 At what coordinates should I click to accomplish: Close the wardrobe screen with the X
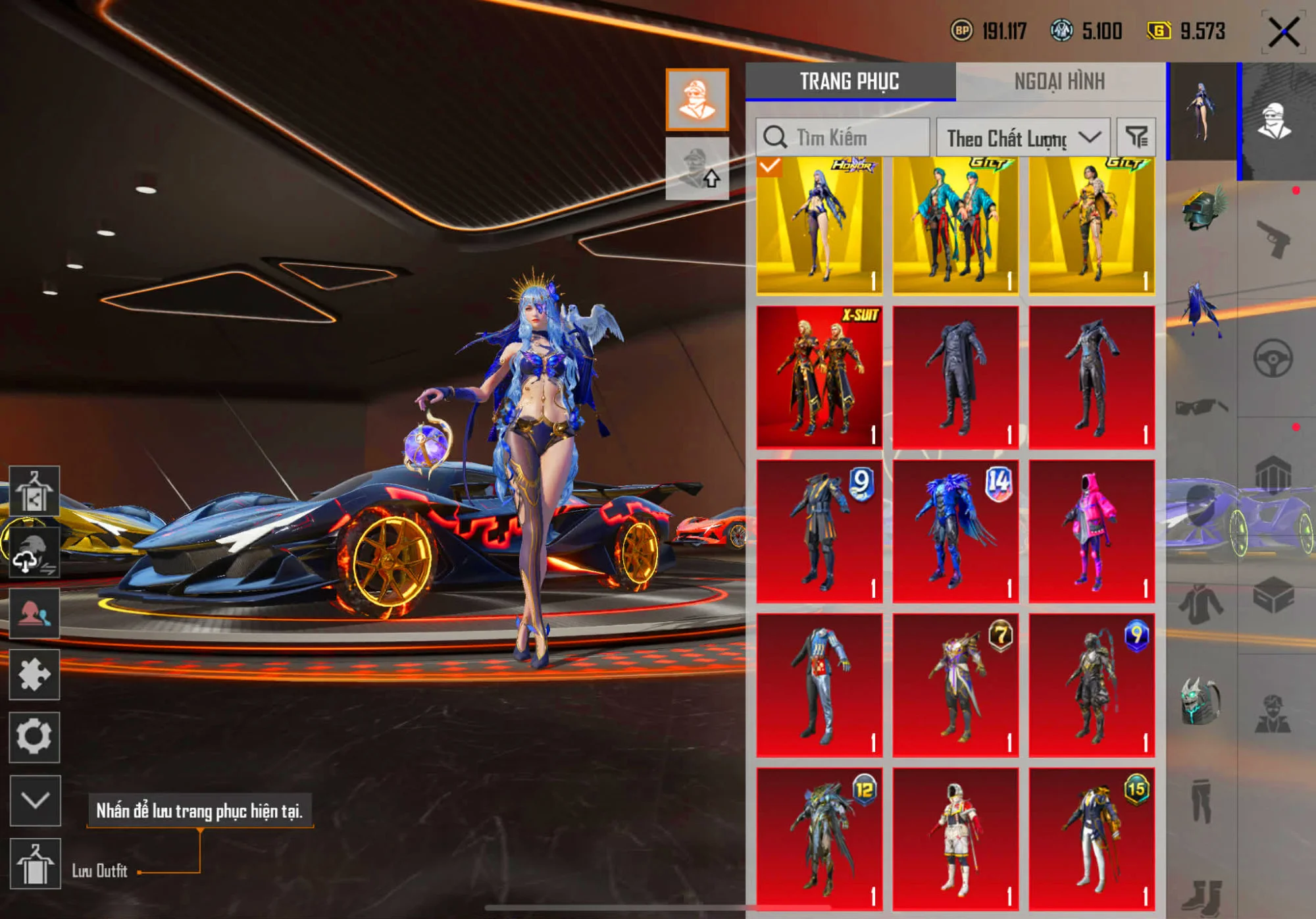click(1284, 32)
